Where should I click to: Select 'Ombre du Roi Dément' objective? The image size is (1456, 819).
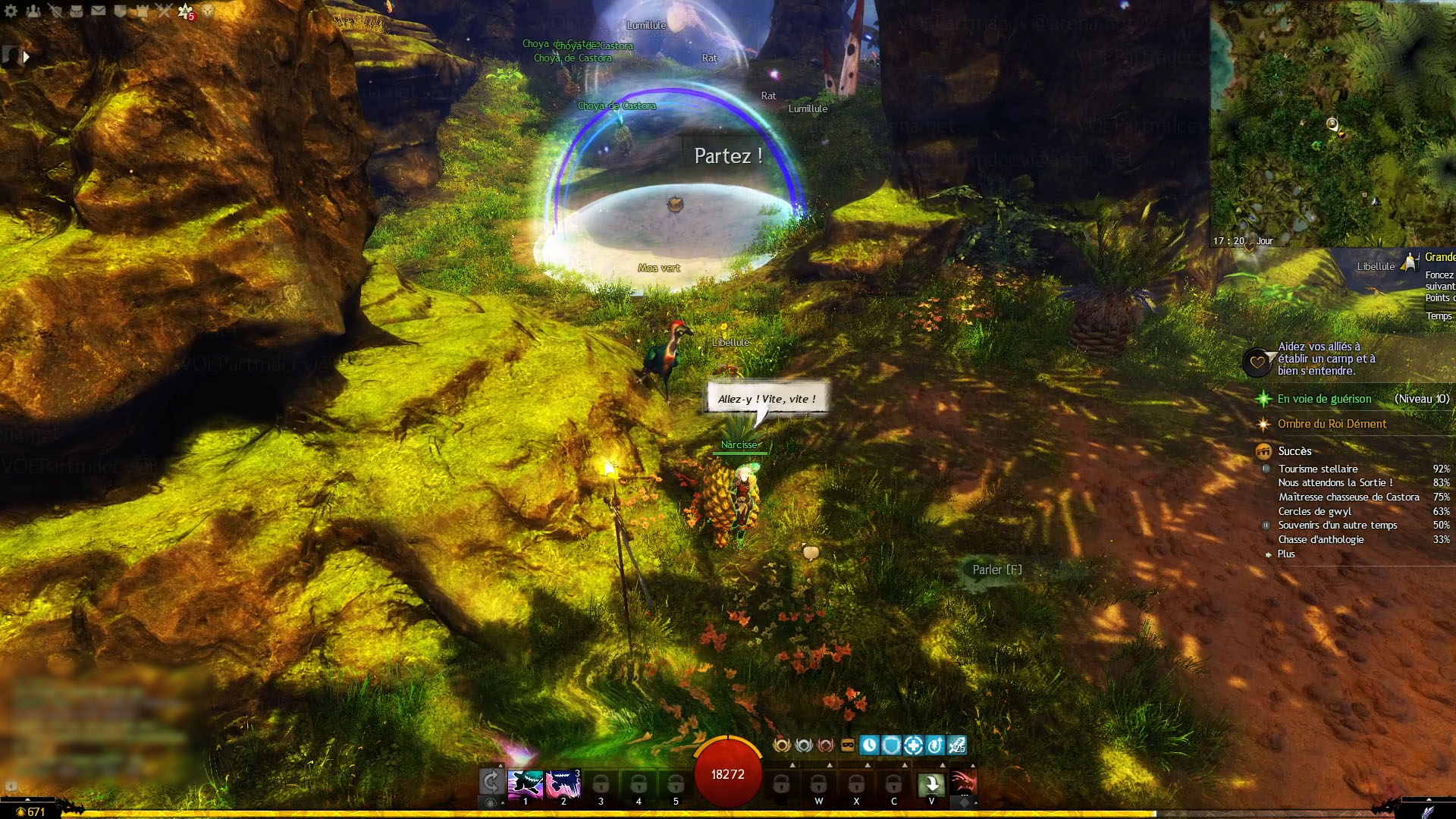coord(1332,424)
